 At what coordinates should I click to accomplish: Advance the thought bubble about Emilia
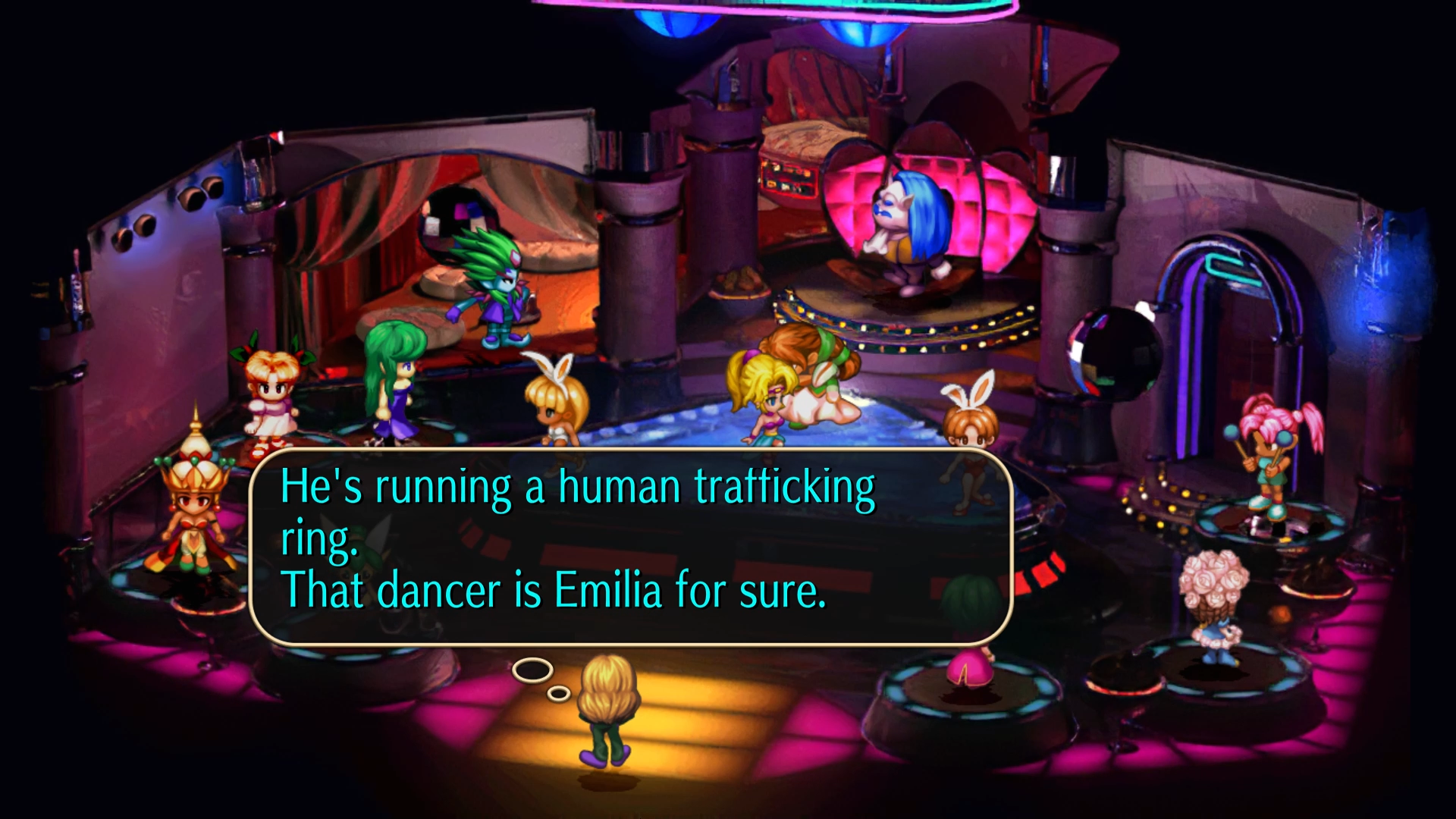click(x=629, y=546)
